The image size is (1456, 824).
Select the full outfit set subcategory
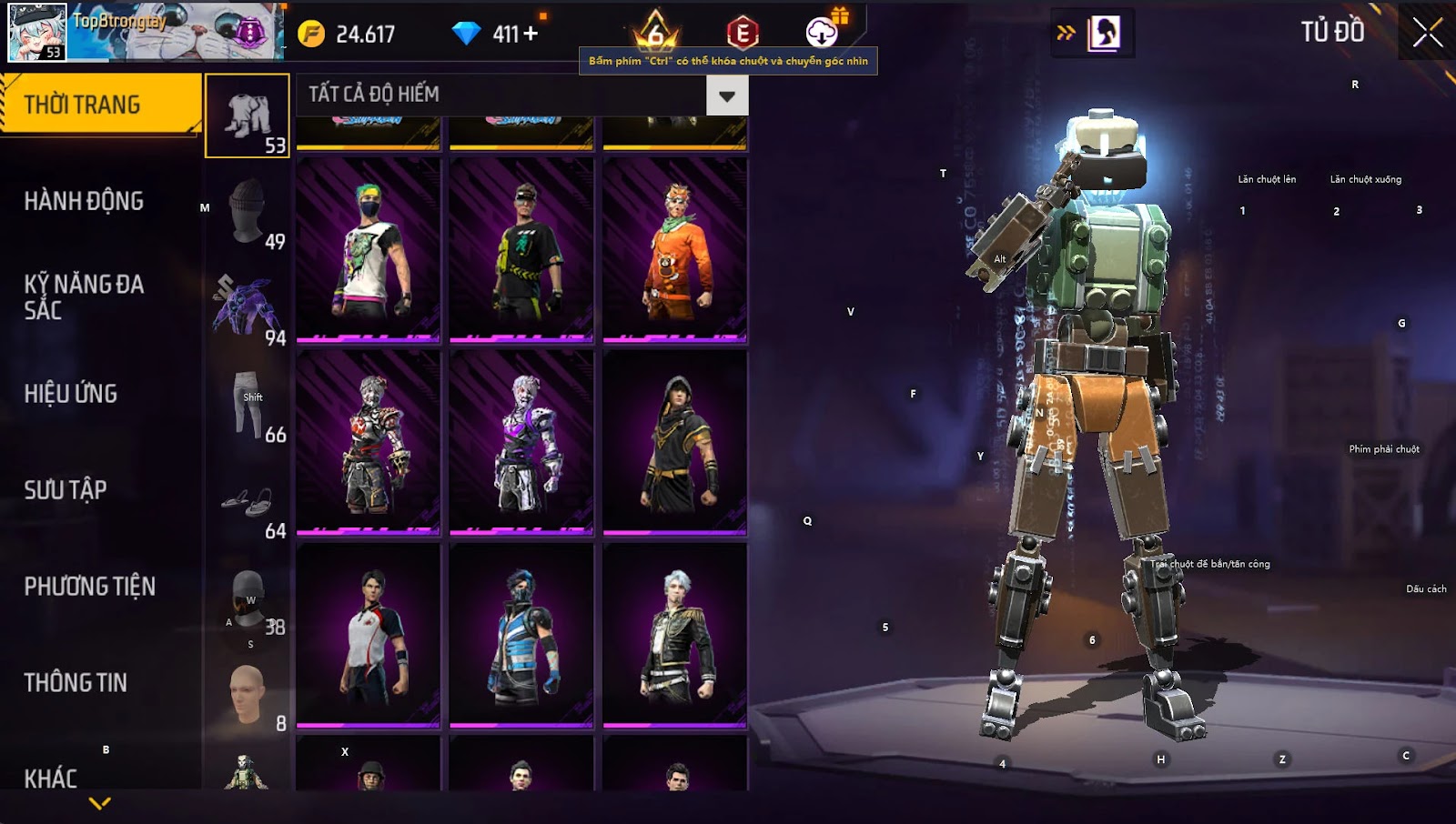(x=248, y=116)
